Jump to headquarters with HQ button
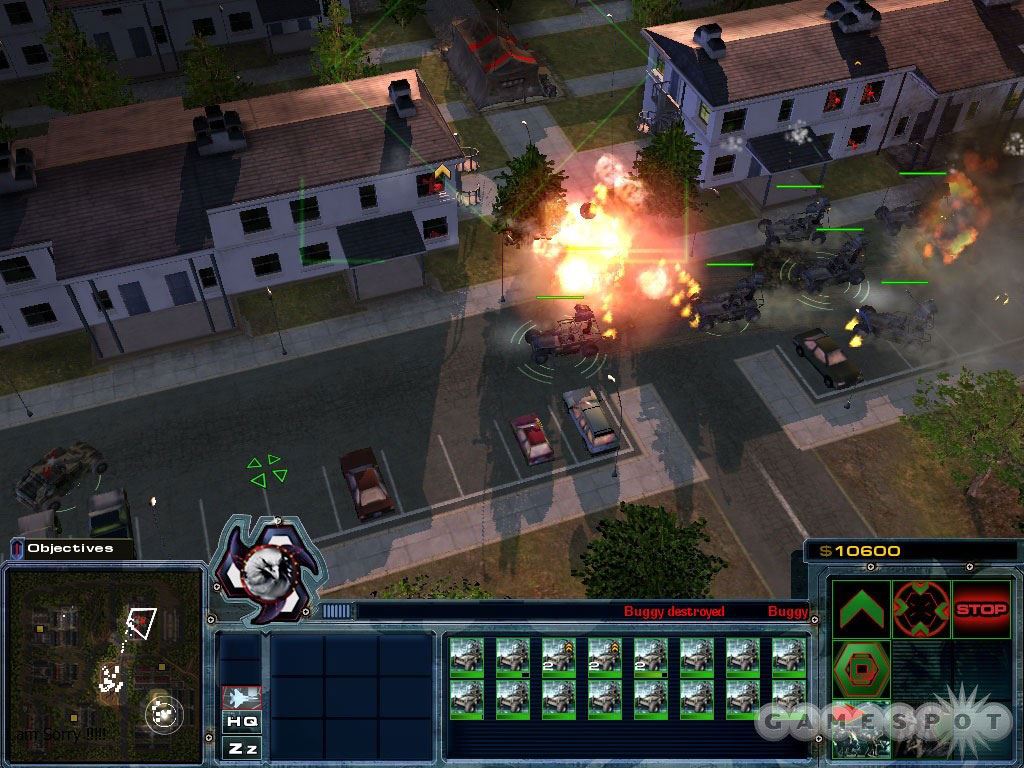Image resolution: width=1024 pixels, height=768 pixels. coord(242,721)
